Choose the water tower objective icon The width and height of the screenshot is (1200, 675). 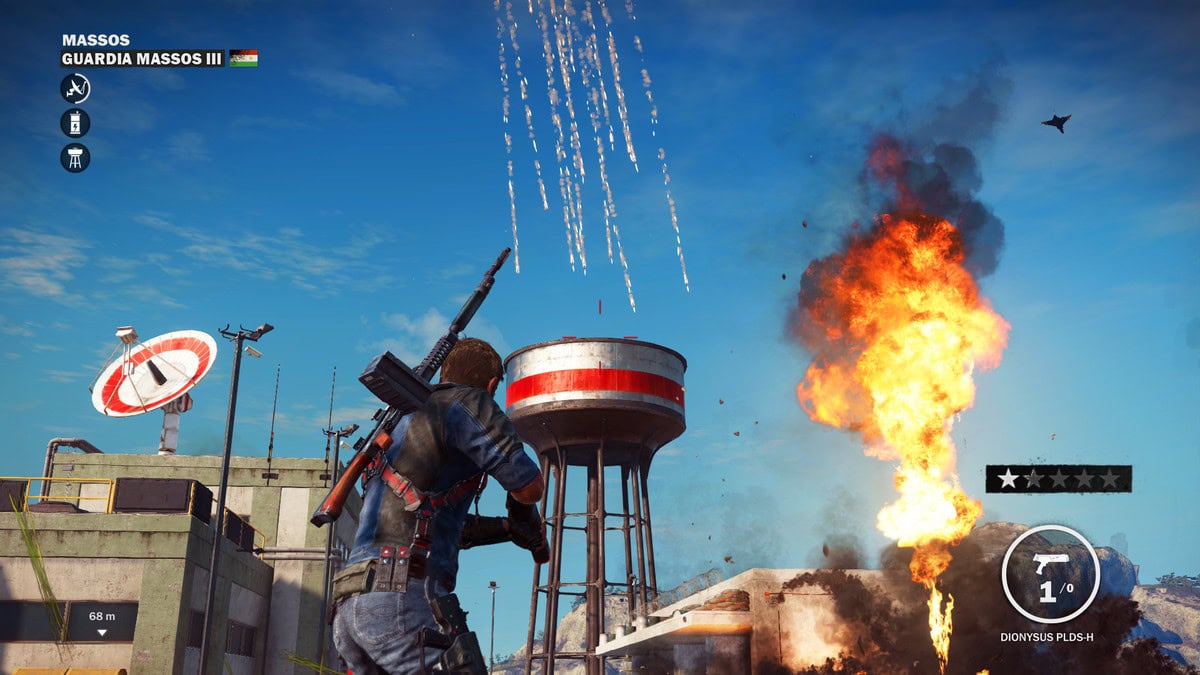tap(75, 157)
